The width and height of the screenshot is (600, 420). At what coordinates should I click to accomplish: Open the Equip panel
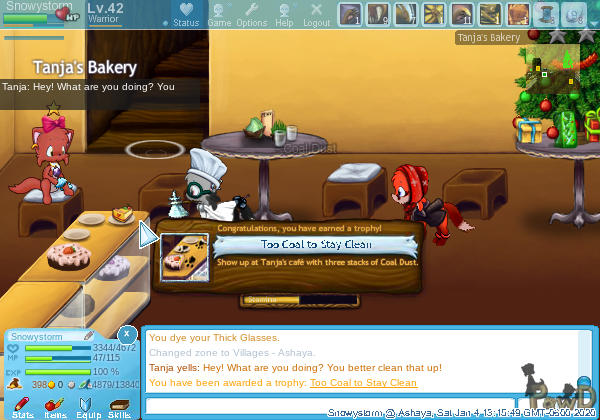[87, 404]
